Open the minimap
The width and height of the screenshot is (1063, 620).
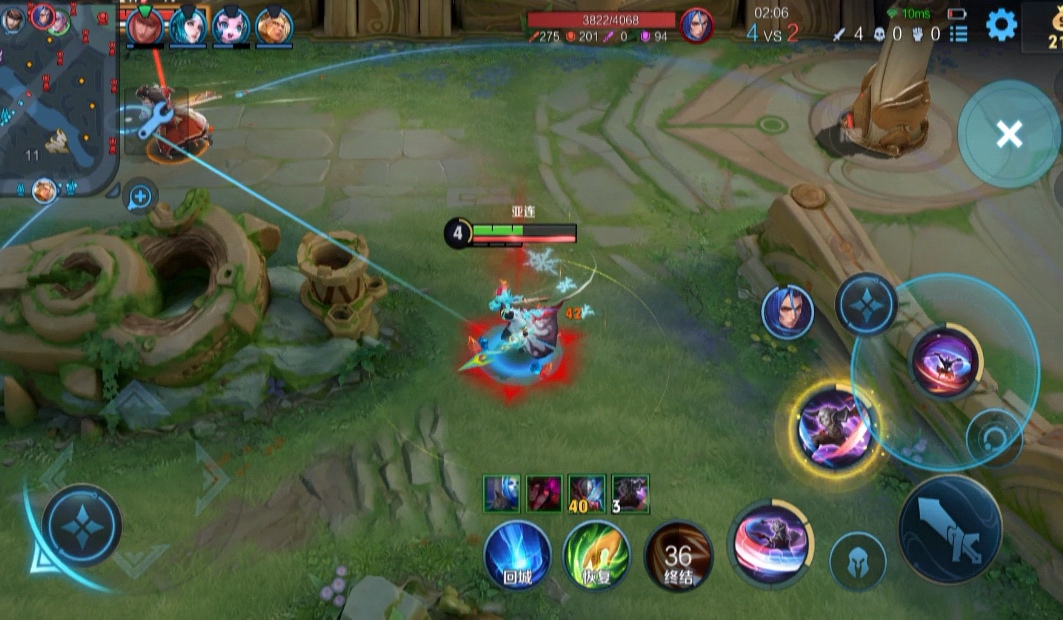(x=58, y=95)
